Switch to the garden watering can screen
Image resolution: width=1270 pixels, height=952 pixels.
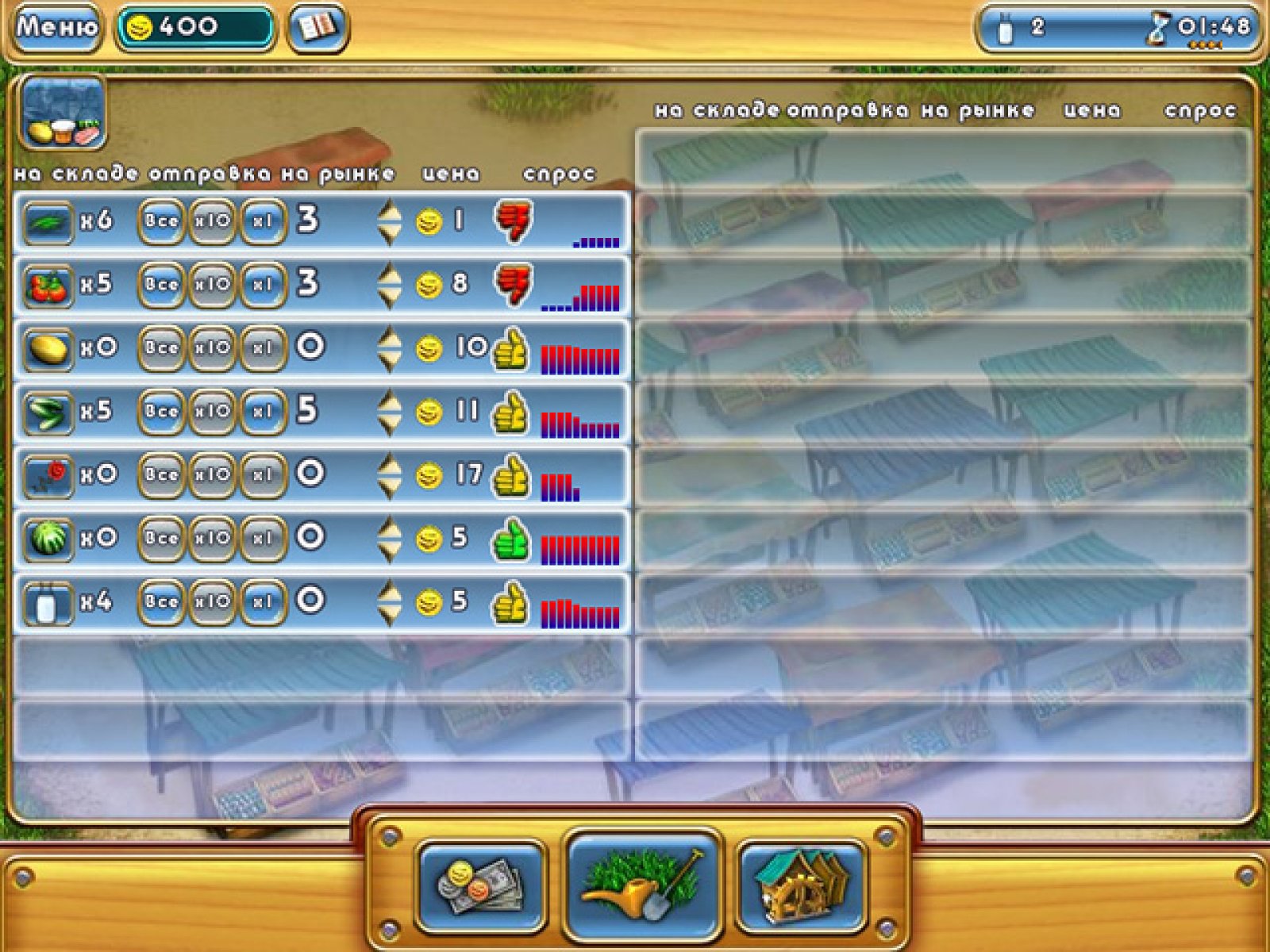(x=642, y=884)
